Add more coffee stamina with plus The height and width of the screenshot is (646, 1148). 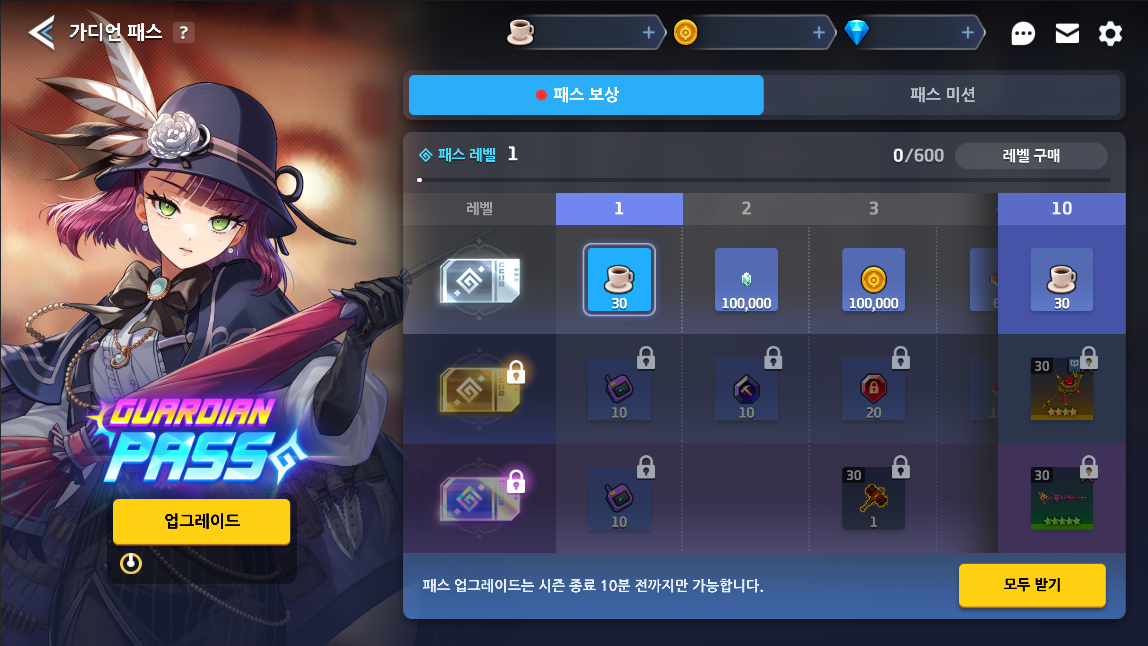click(x=649, y=33)
